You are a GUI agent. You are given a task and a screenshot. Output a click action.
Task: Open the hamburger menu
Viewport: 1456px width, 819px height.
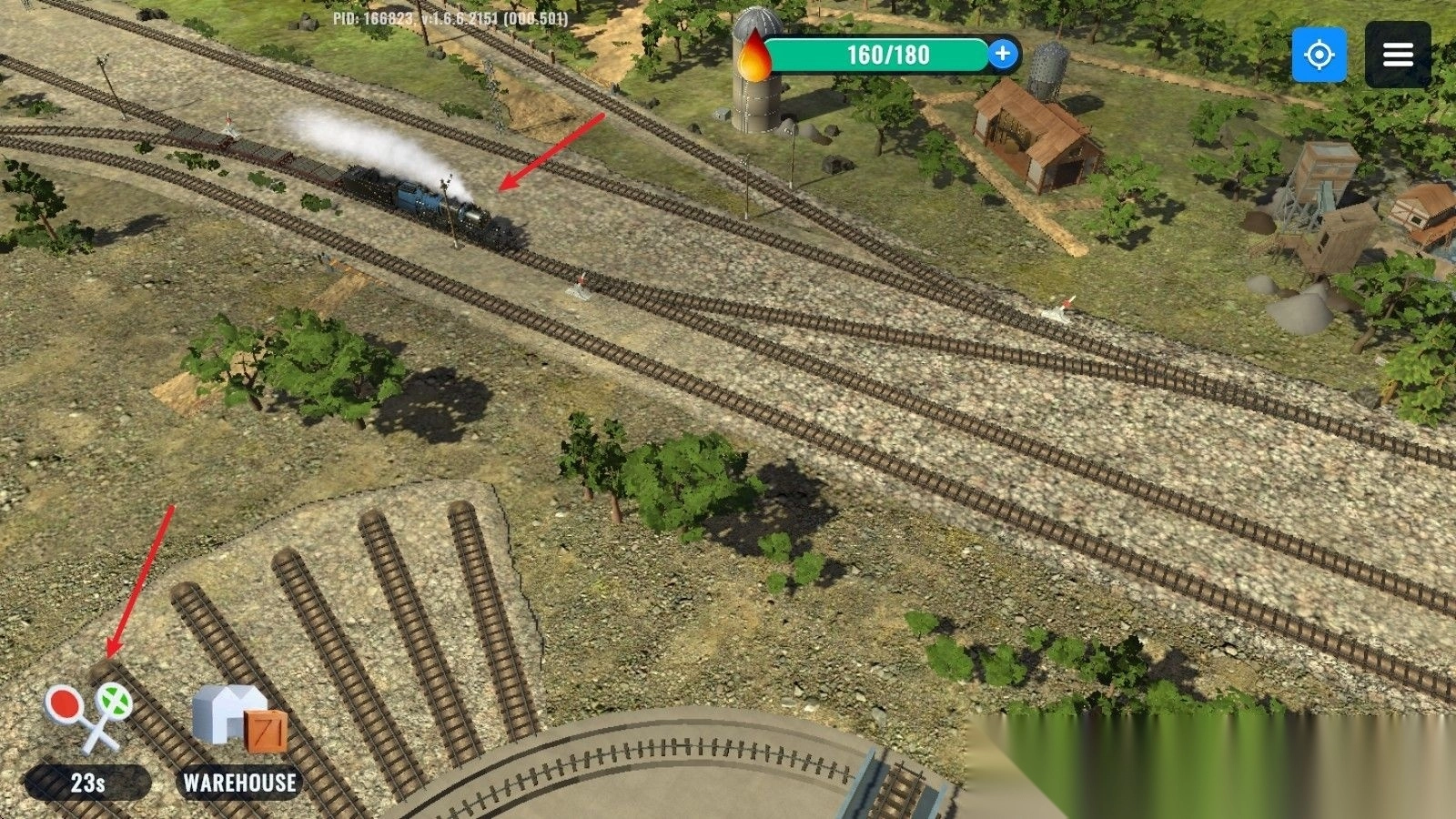[1398, 56]
